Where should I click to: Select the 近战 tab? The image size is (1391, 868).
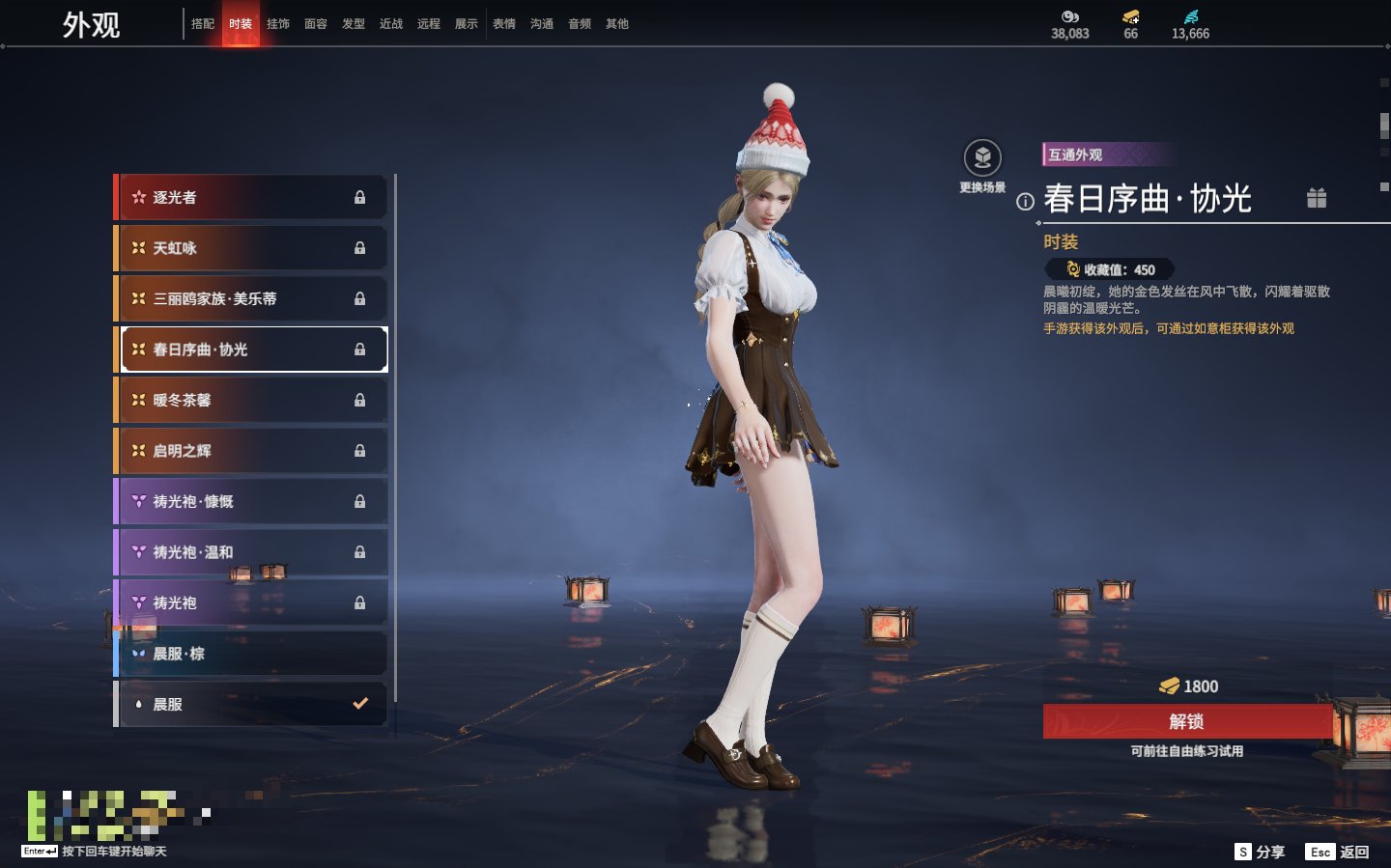[391, 24]
